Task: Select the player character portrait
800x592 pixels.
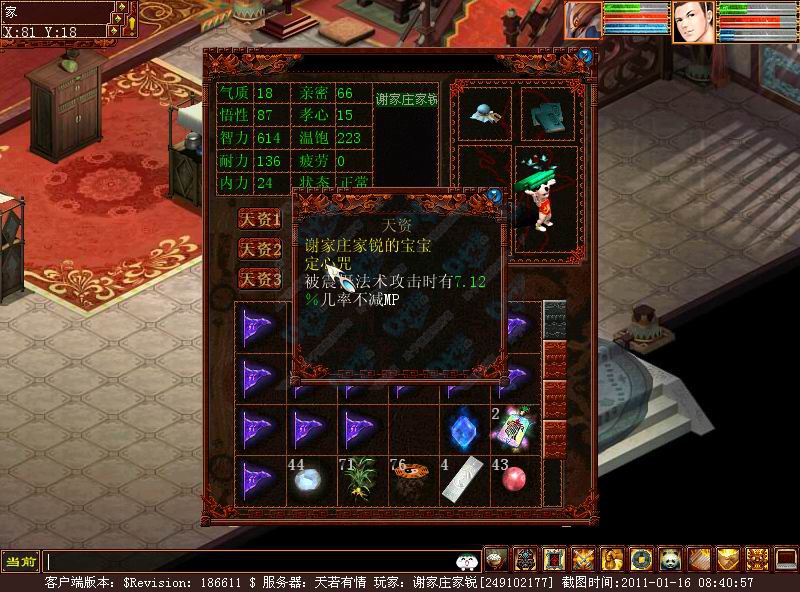Action: point(692,22)
